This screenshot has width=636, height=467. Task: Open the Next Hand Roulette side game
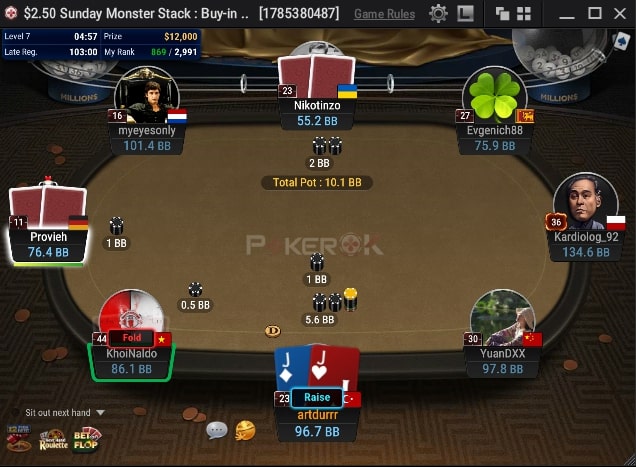tap(53, 438)
